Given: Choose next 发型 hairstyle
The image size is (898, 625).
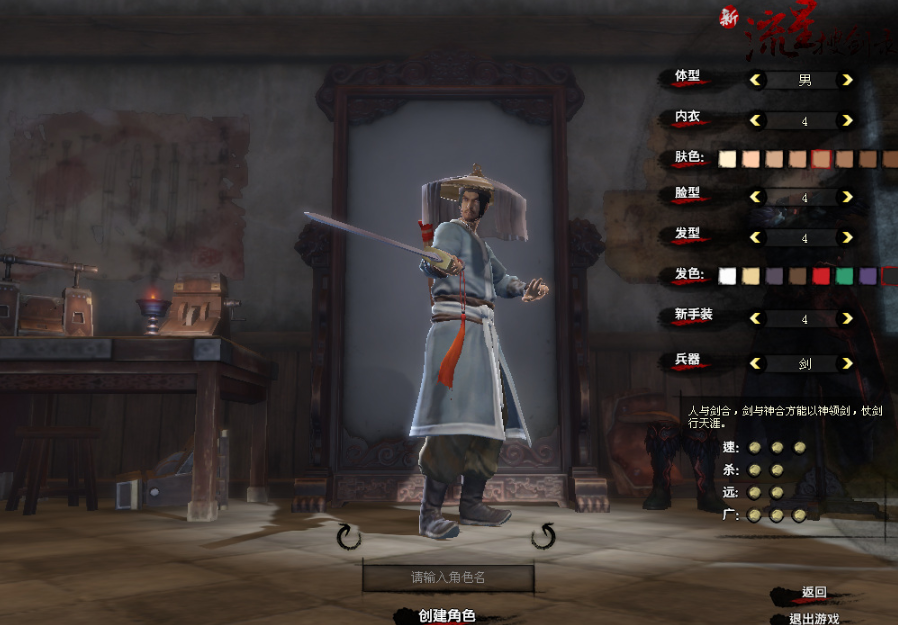Looking at the screenshot, I should [x=847, y=238].
